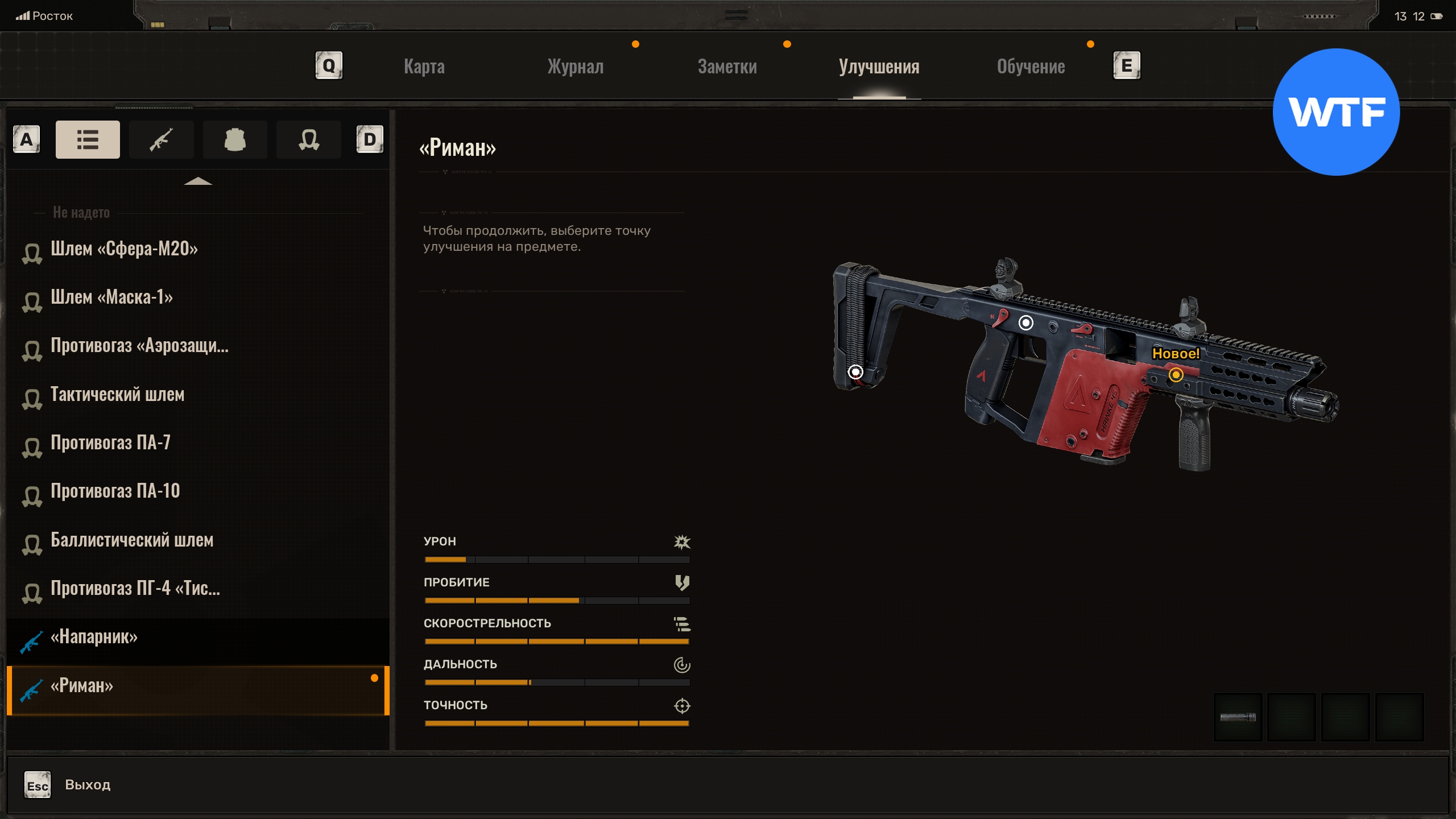
Task: Filter list by weapons rifle icon
Action: (161, 139)
